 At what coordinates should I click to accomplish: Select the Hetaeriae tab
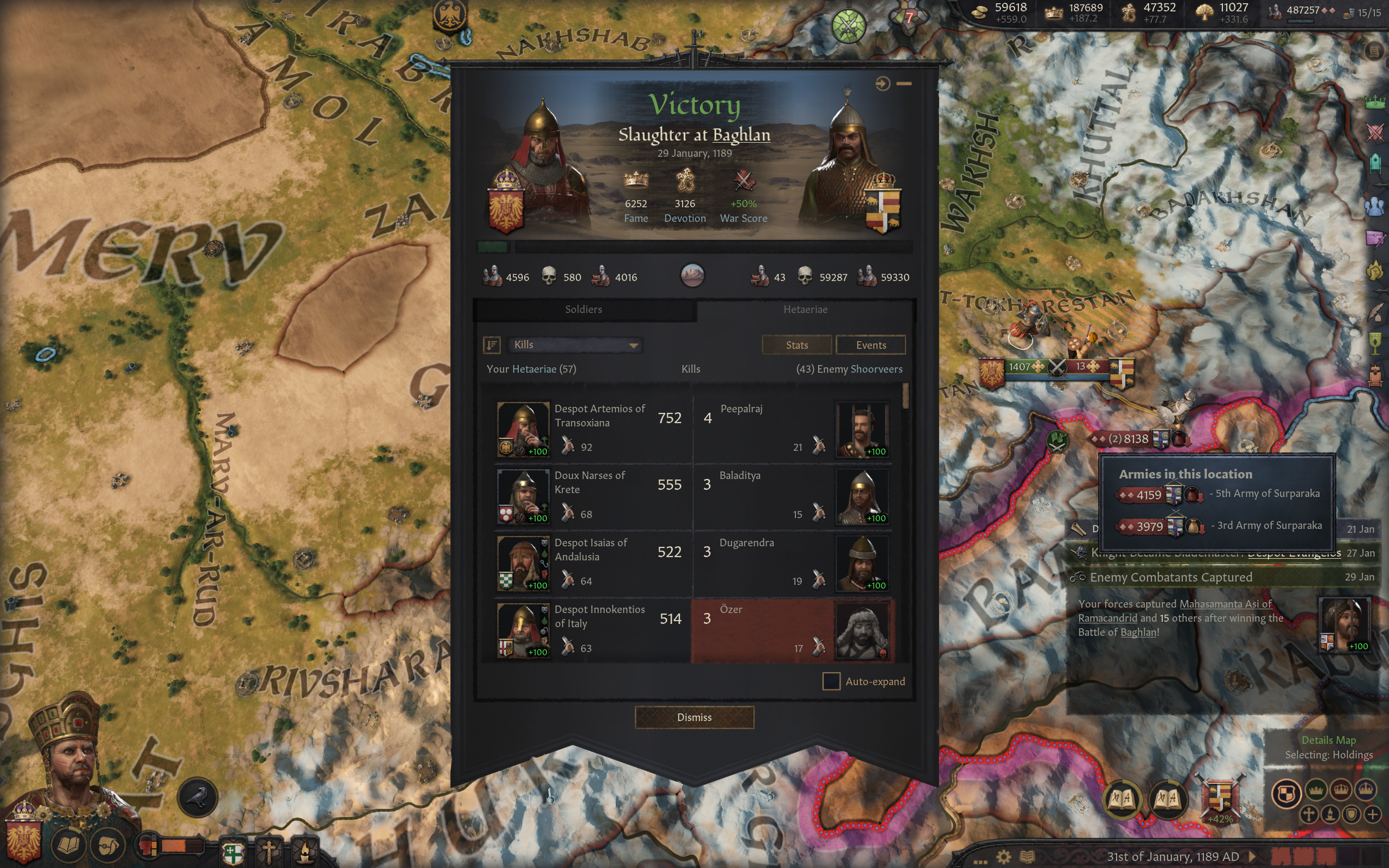pyautogui.click(x=805, y=309)
